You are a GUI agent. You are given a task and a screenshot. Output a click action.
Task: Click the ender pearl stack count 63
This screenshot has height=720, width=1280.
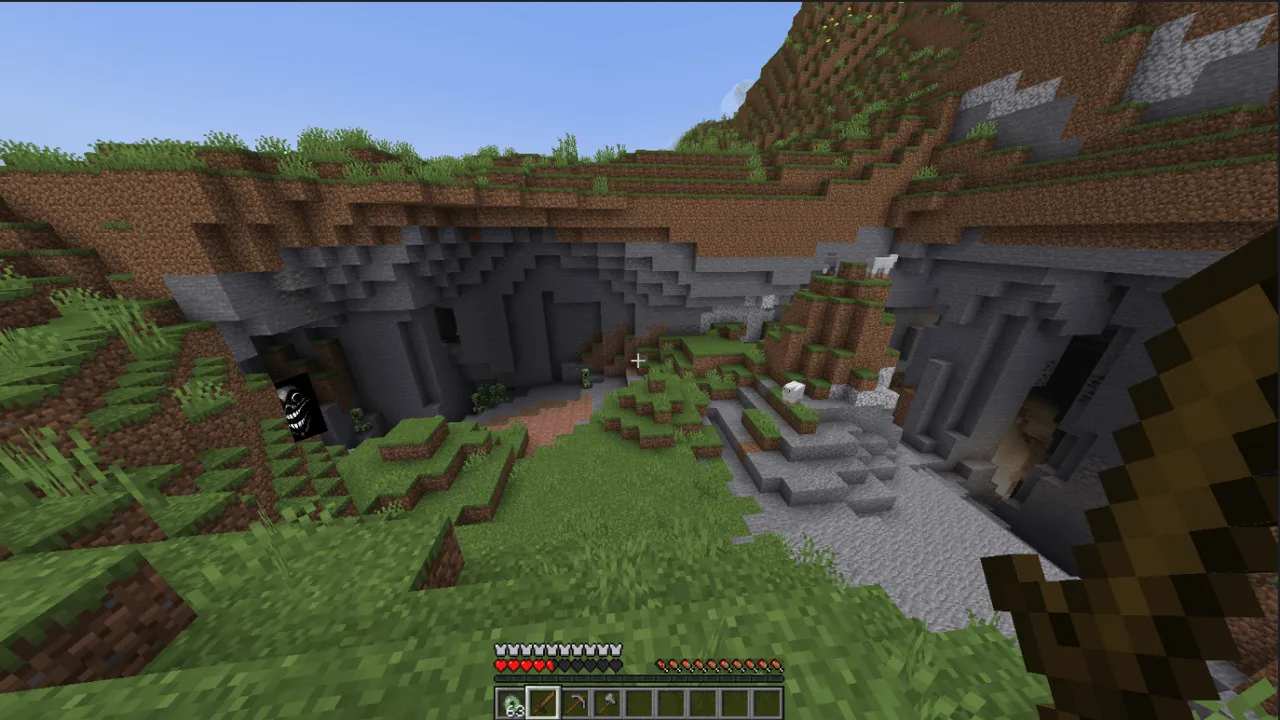pyautogui.click(x=515, y=710)
